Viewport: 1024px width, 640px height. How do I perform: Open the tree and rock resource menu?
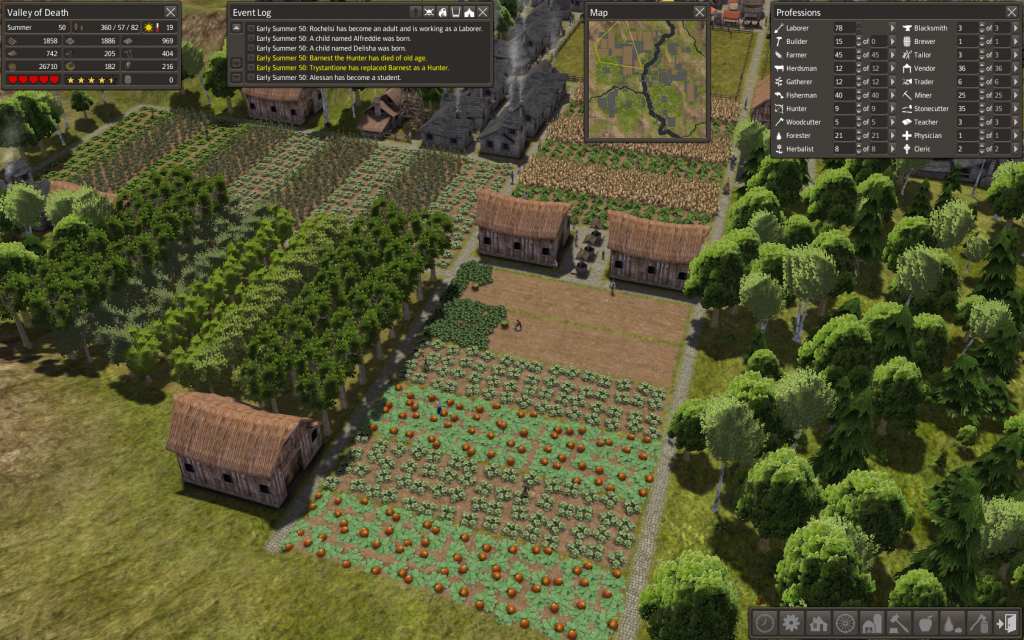coord(953,622)
